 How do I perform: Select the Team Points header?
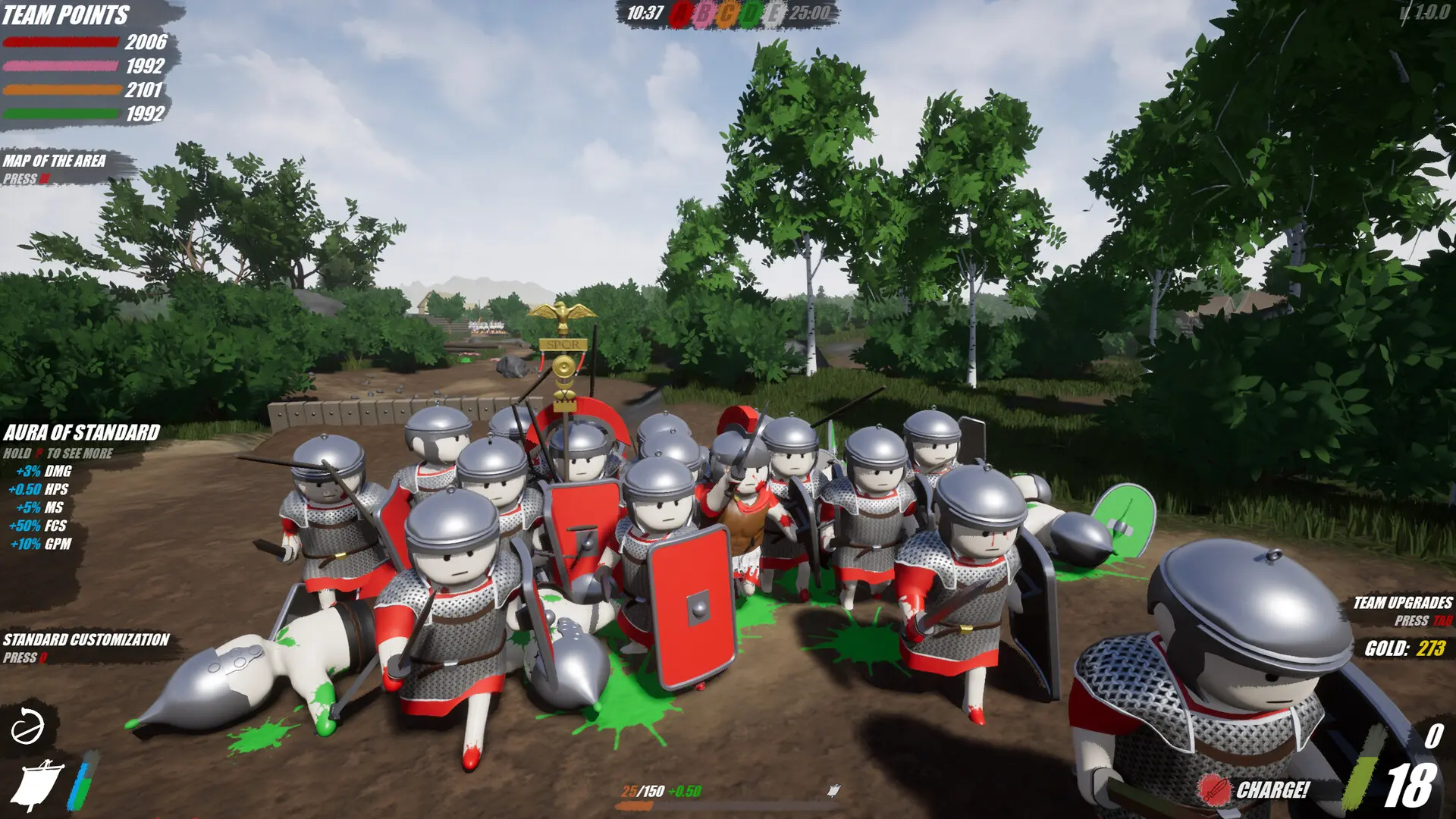64,15
